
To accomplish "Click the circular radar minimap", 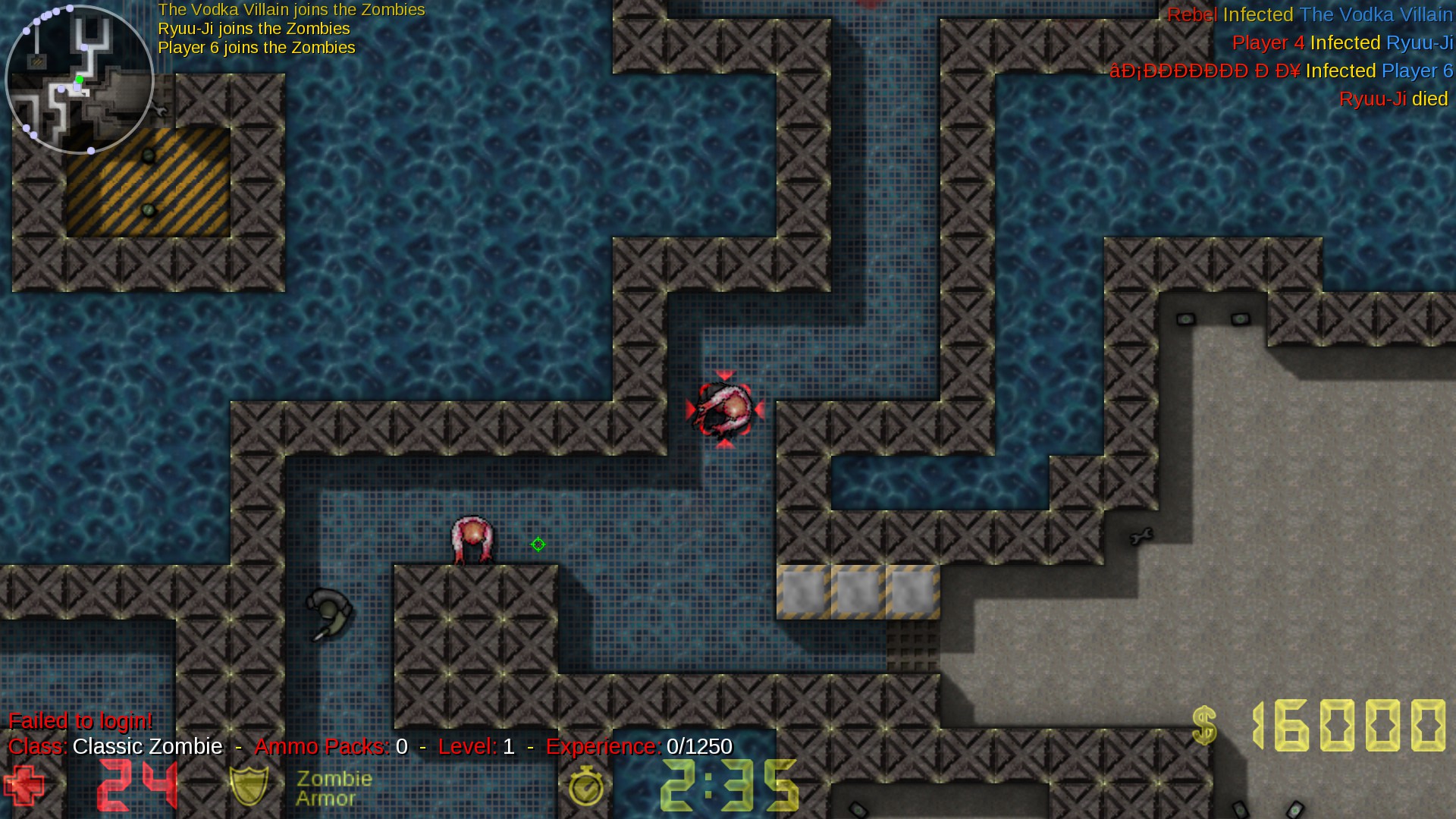I will 80,80.
